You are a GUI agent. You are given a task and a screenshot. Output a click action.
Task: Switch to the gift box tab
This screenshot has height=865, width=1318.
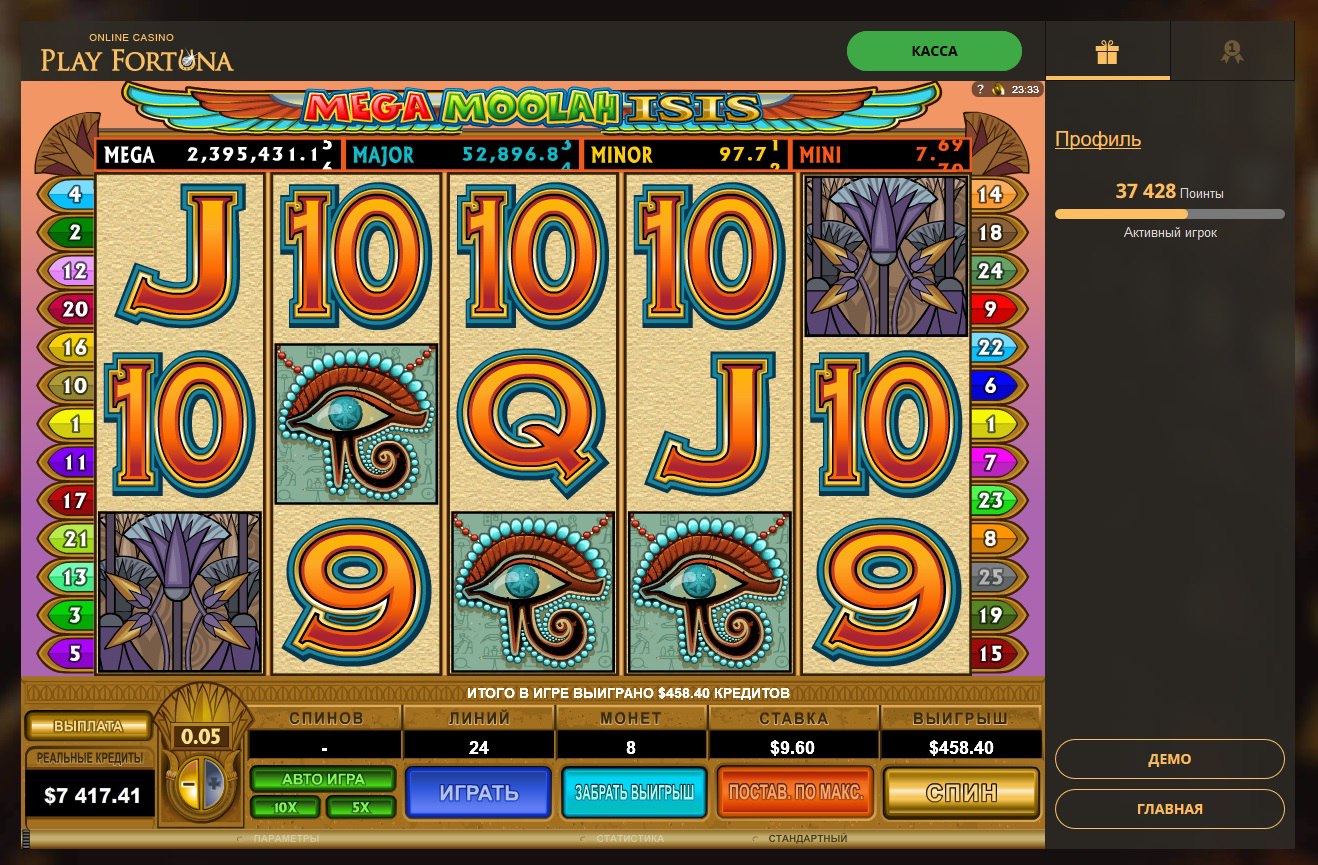1107,52
